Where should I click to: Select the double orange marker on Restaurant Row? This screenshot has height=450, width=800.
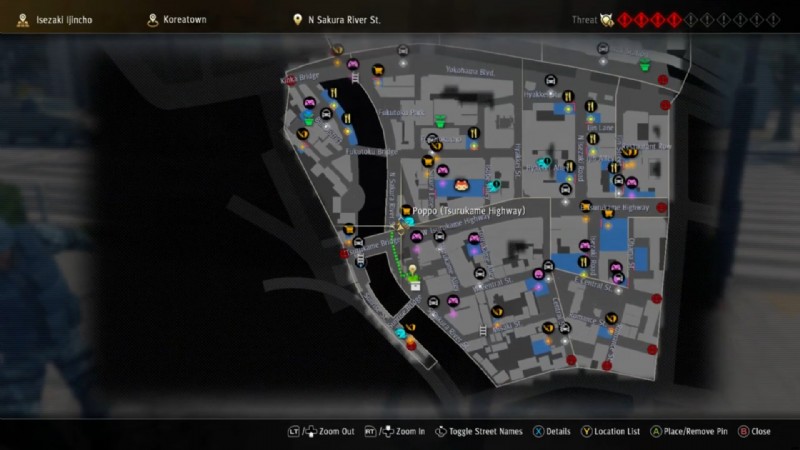click(630, 151)
